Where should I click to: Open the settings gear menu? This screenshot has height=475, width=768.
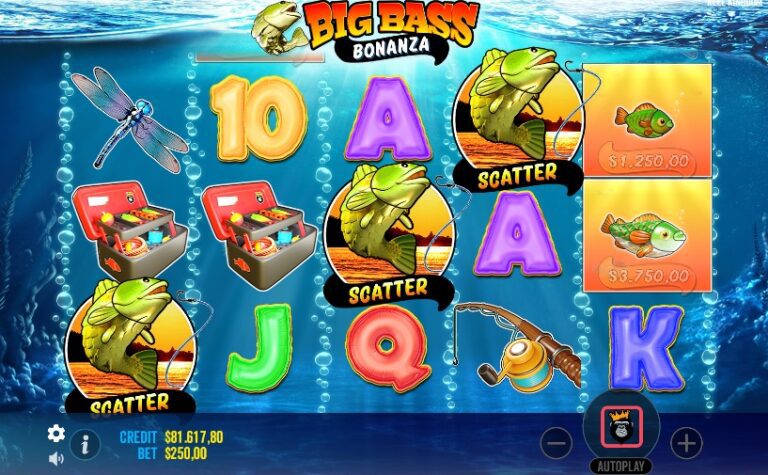coord(56,433)
